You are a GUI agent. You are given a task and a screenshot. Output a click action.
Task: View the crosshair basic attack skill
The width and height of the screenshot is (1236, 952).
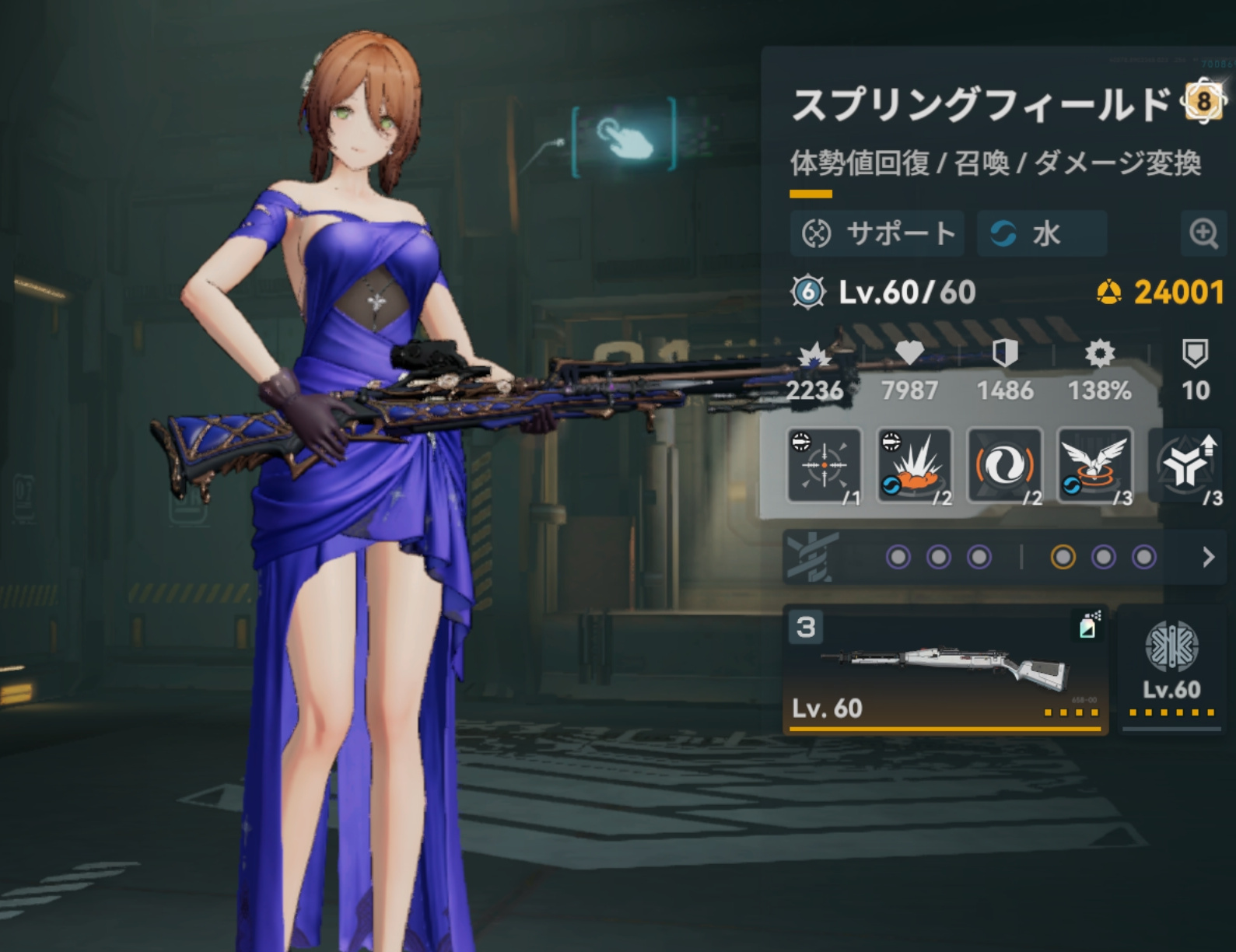(x=825, y=465)
